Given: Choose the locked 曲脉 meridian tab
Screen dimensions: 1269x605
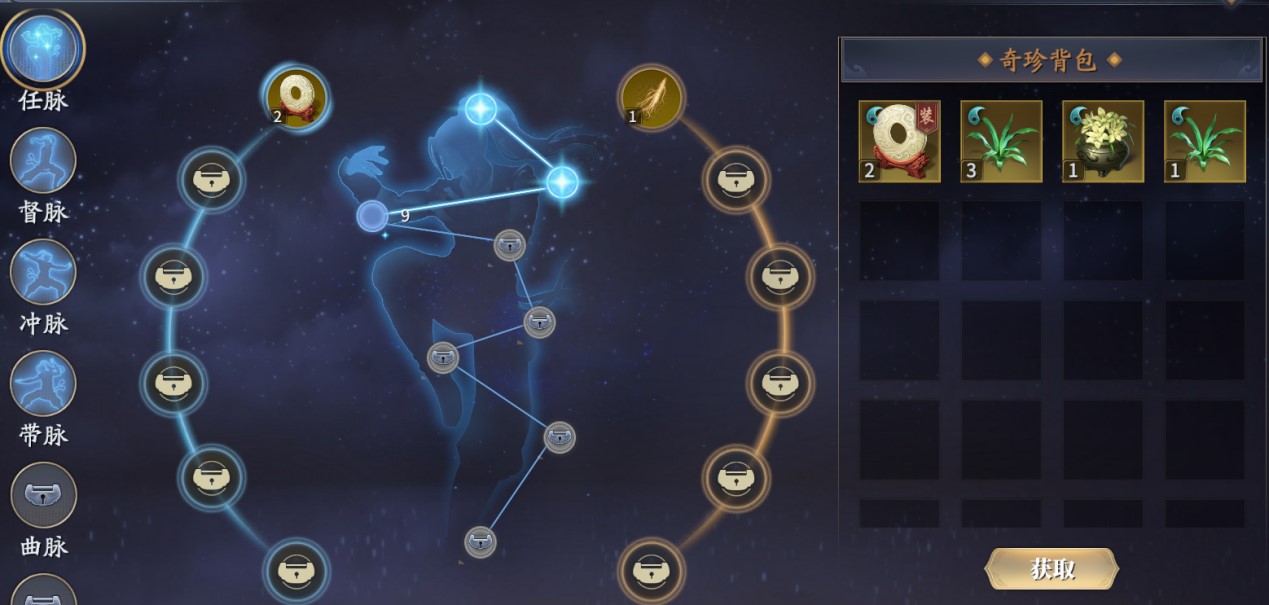Looking at the screenshot, I should point(43,496).
